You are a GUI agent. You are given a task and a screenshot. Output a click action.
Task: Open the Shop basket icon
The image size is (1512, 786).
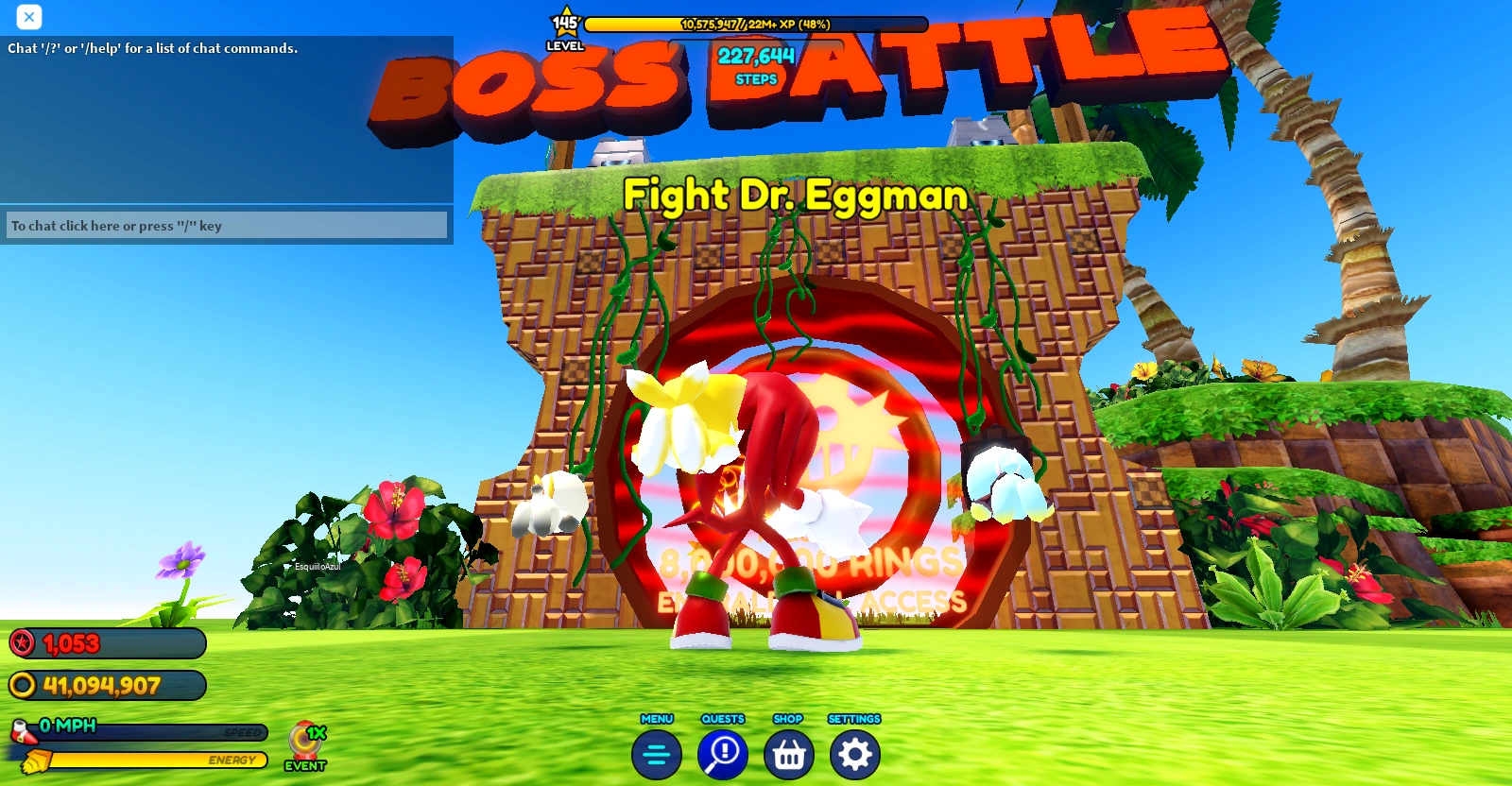tap(788, 755)
